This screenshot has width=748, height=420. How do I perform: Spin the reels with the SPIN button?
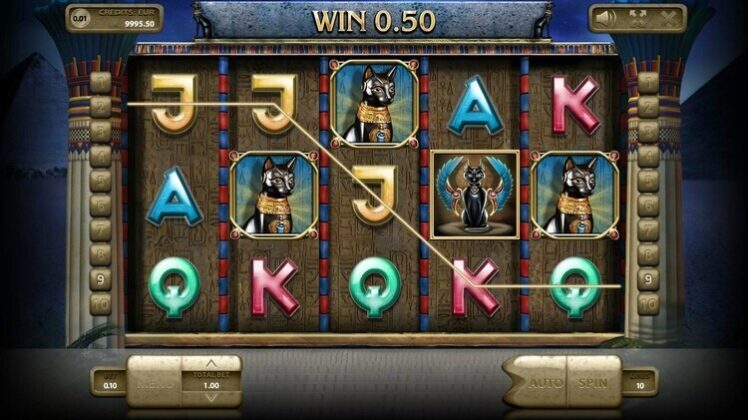click(594, 382)
